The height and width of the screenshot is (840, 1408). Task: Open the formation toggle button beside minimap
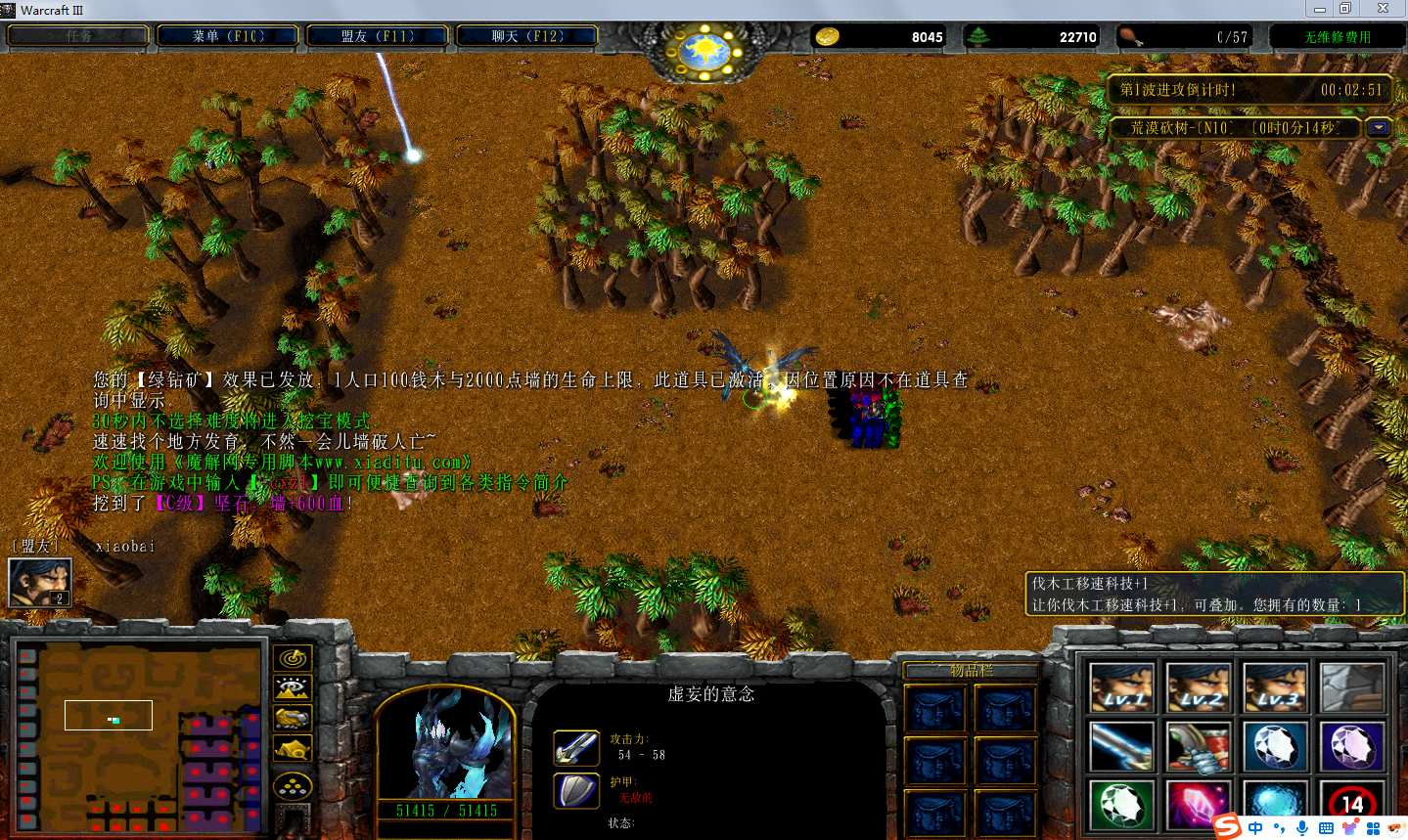coord(293,785)
